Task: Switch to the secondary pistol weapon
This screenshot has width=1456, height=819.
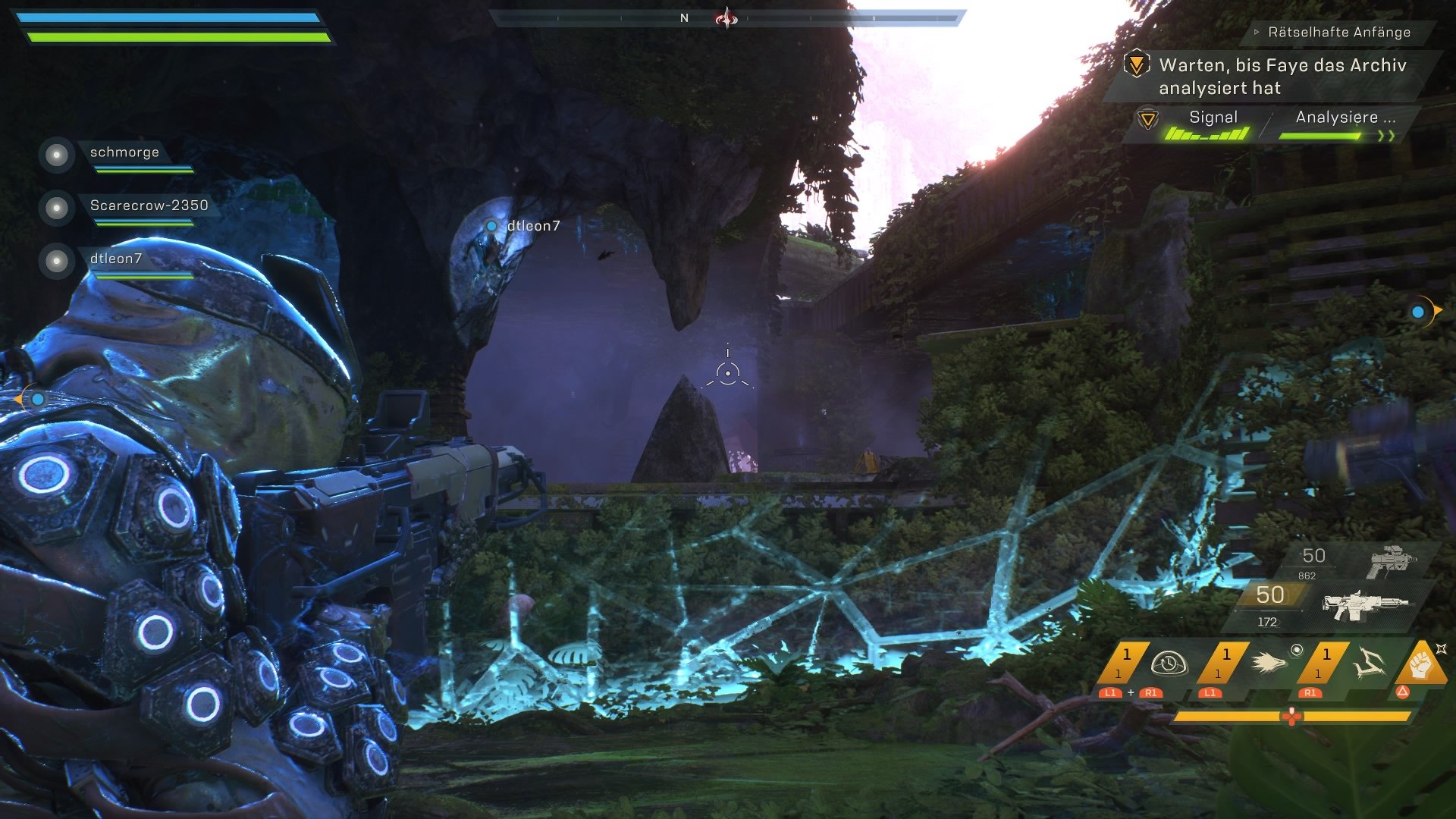Action: coord(1391,561)
